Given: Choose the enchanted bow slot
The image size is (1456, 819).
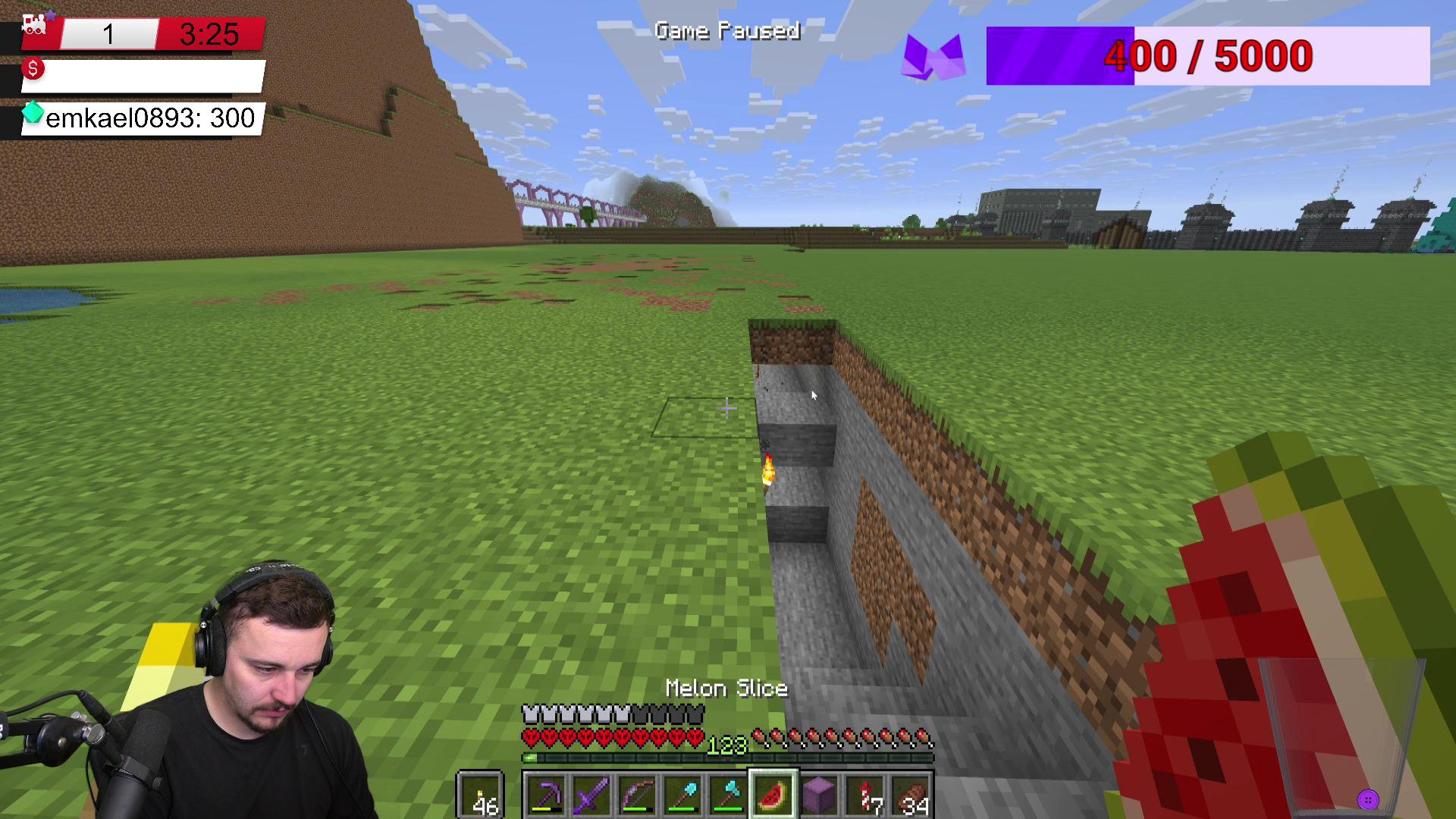Looking at the screenshot, I should coord(637,795).
